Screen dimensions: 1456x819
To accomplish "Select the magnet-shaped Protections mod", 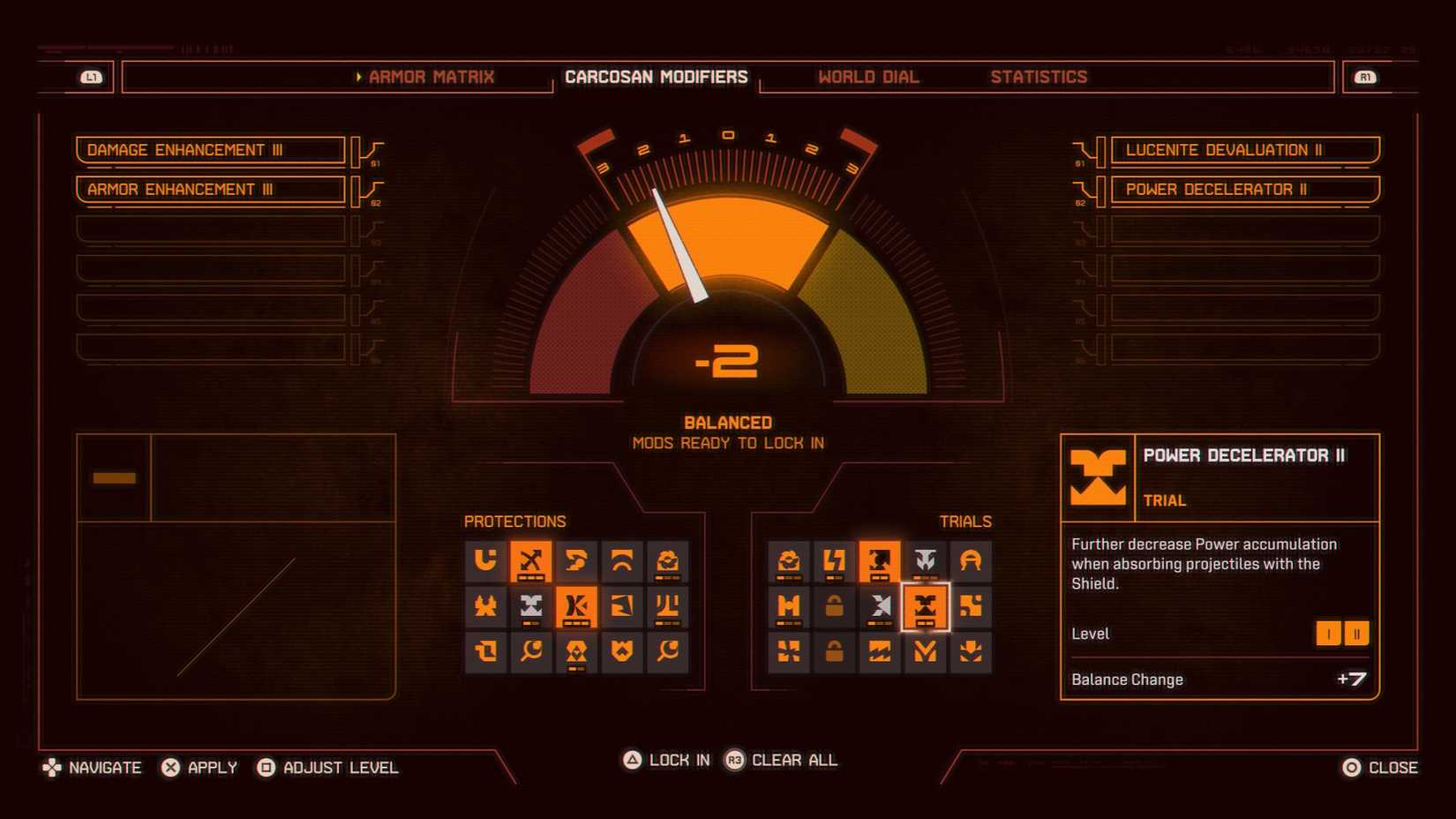I will pyautogui.click(x=486, y=560).
